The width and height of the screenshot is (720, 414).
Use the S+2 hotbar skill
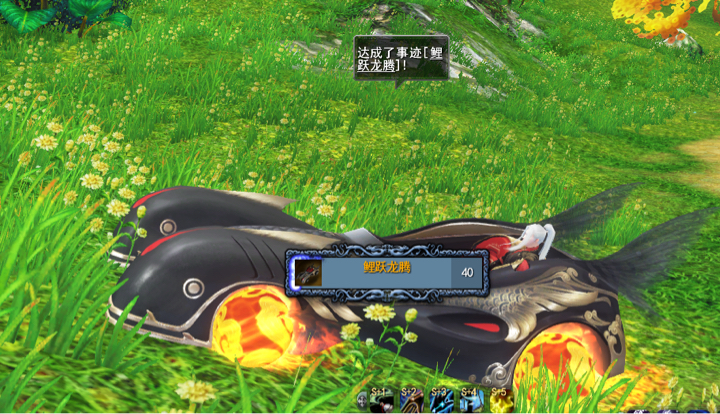[x=411, y=401]
